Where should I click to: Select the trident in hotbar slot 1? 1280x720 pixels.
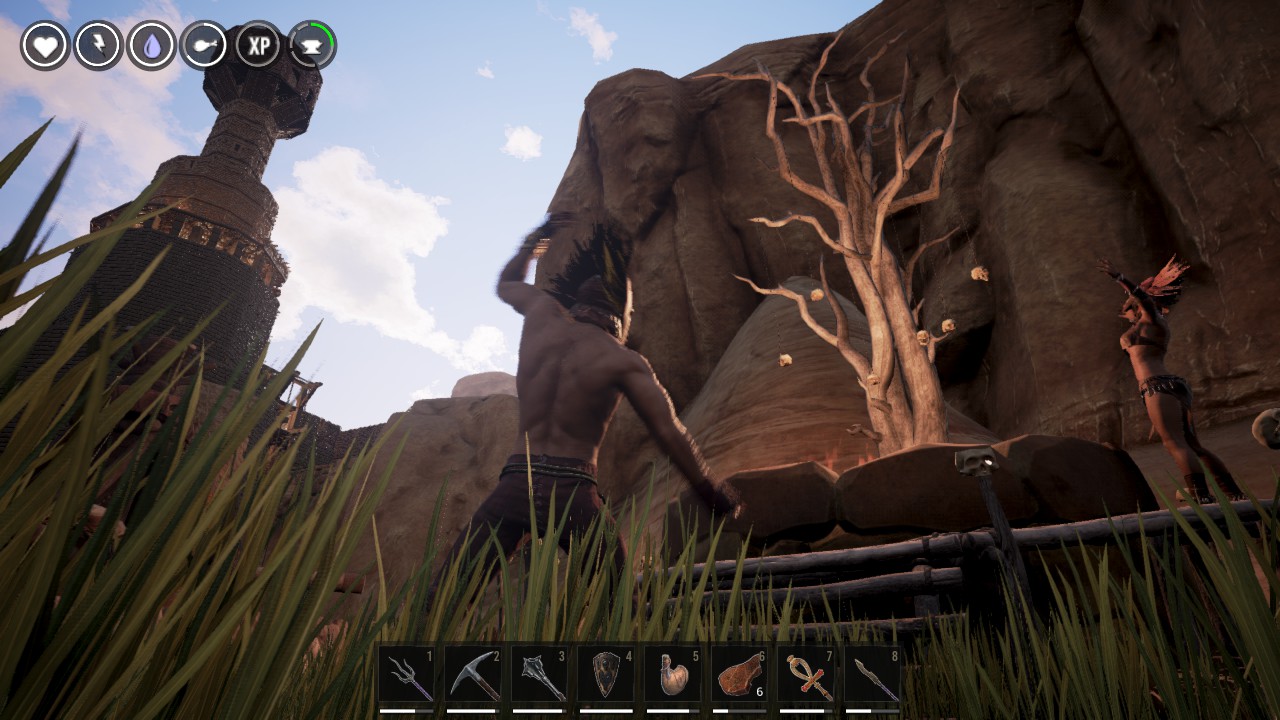(x=407, y=677)
